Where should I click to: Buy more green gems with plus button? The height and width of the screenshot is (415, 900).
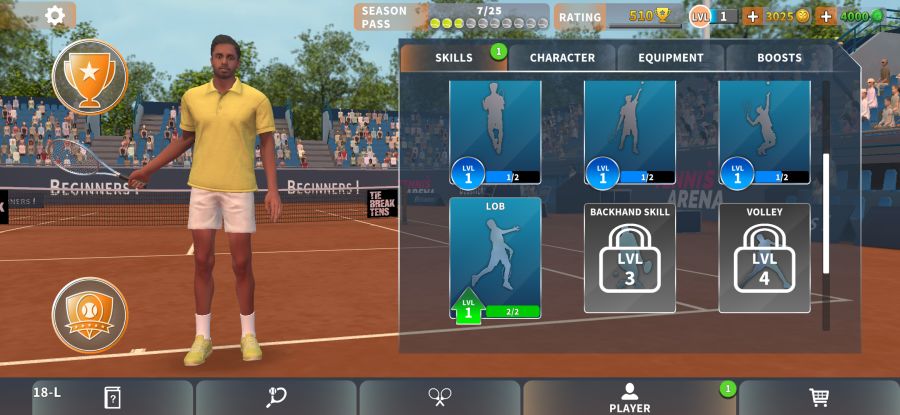coord(826,16)
